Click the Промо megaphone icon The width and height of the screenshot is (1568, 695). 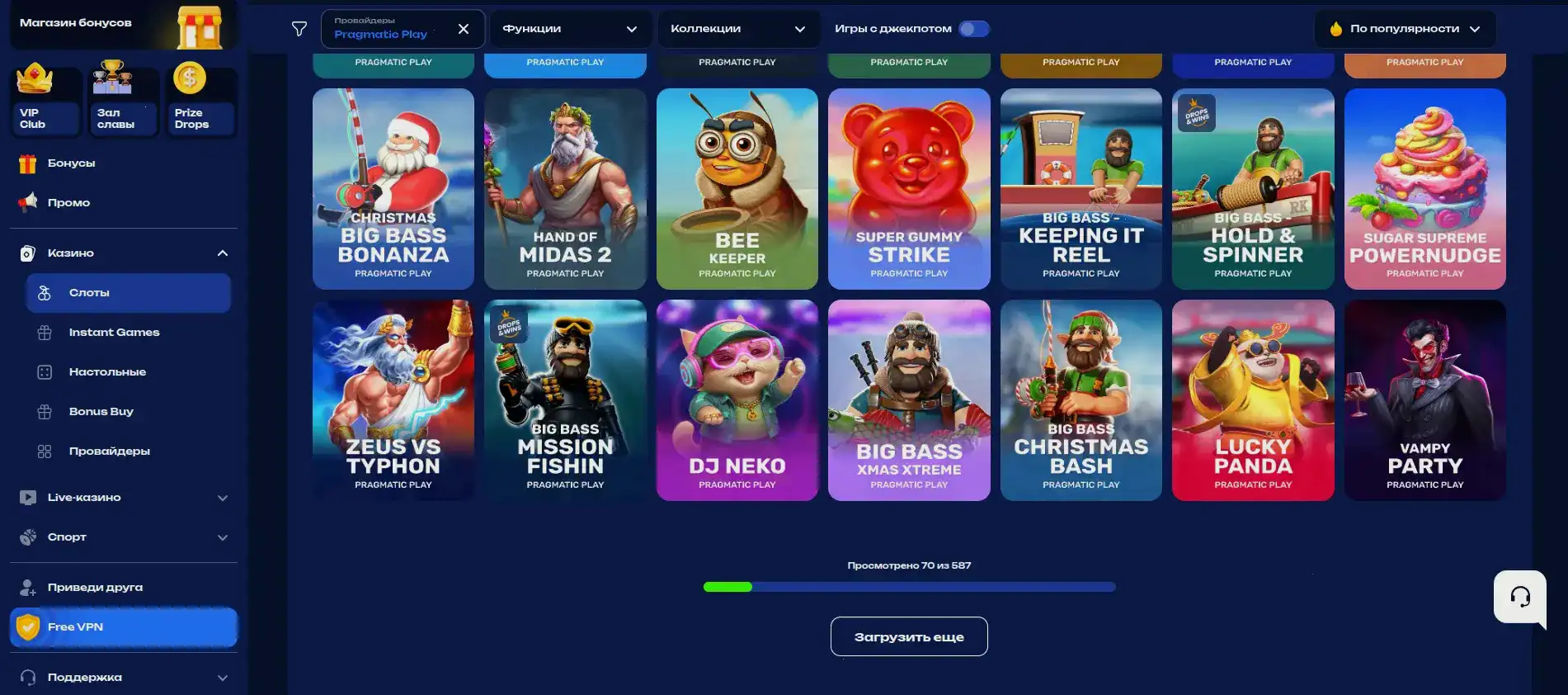[x=29, y=202]
